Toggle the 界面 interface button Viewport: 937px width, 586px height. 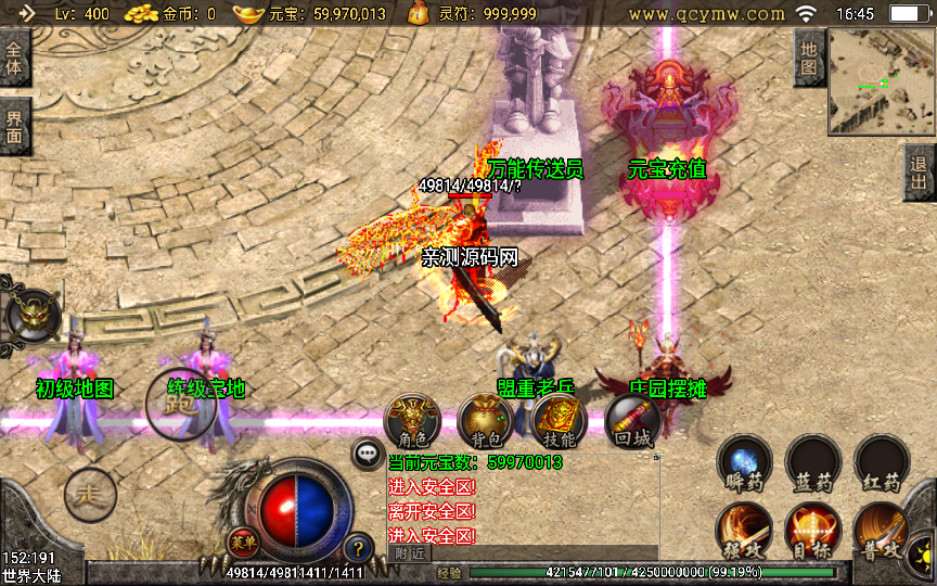(14, 128)
